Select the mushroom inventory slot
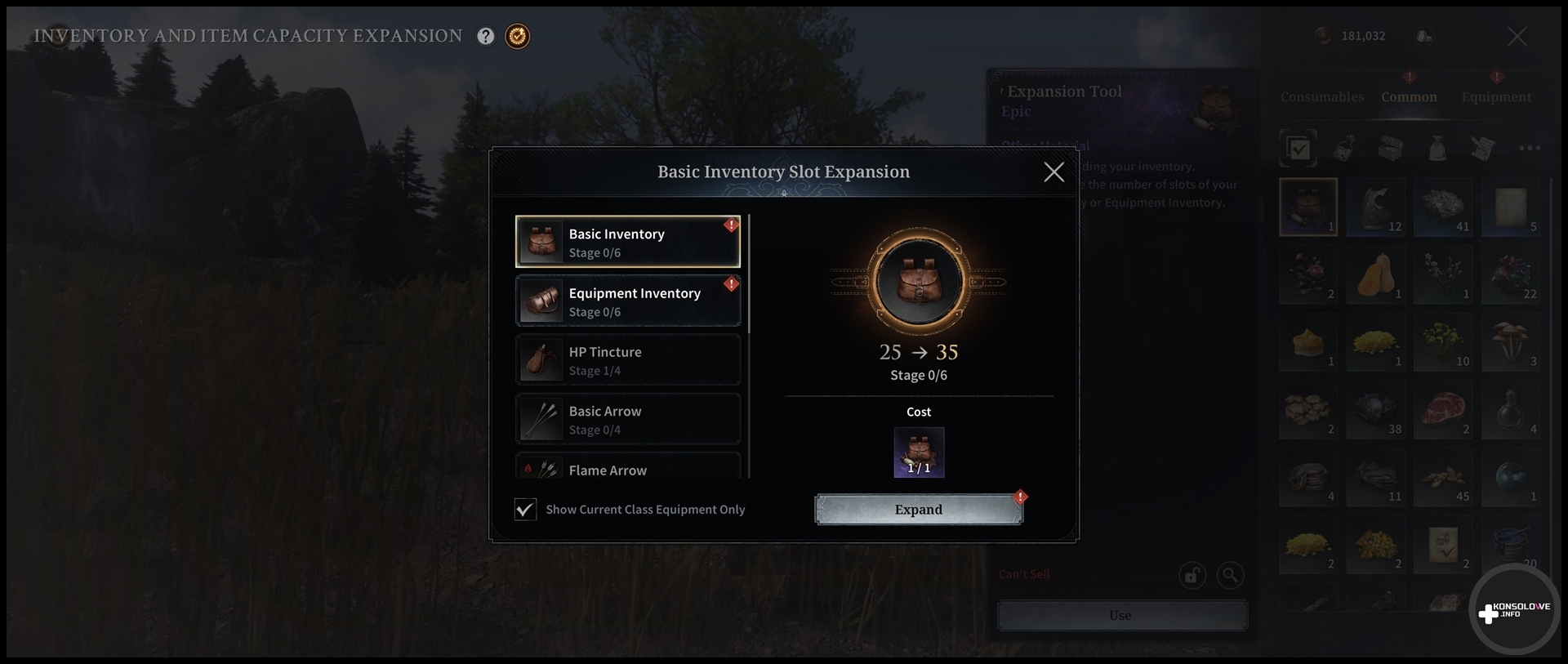 [1511, 343]
